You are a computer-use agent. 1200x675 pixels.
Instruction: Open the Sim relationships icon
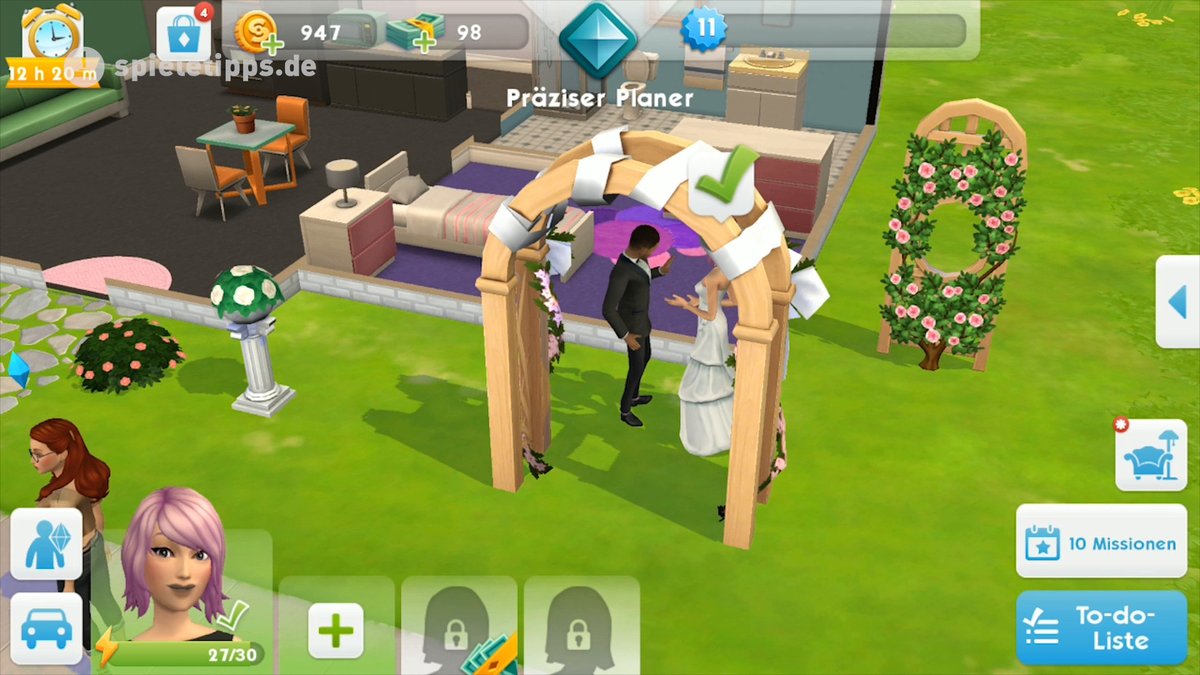pyautogui.click(x=46, y=543)
